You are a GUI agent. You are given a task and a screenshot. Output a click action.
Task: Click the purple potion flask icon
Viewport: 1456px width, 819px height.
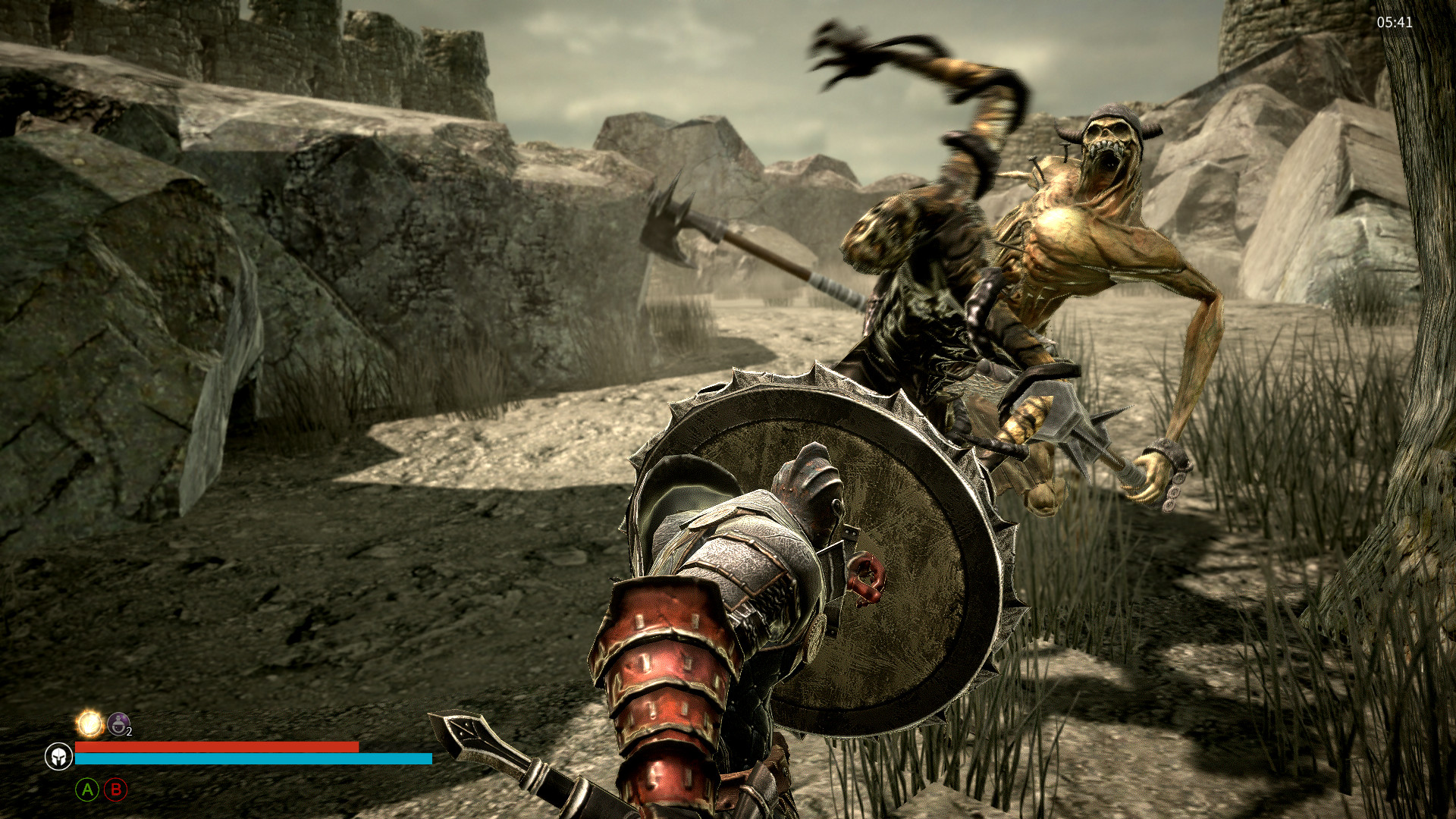click(118, 723)
